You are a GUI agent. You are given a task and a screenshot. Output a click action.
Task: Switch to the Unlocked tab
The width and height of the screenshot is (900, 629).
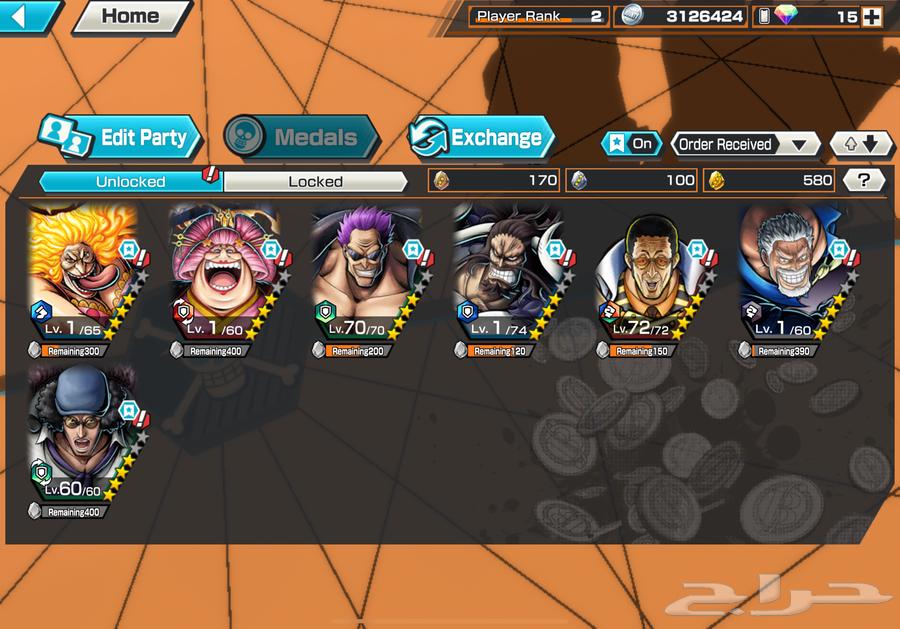[130, 181]
